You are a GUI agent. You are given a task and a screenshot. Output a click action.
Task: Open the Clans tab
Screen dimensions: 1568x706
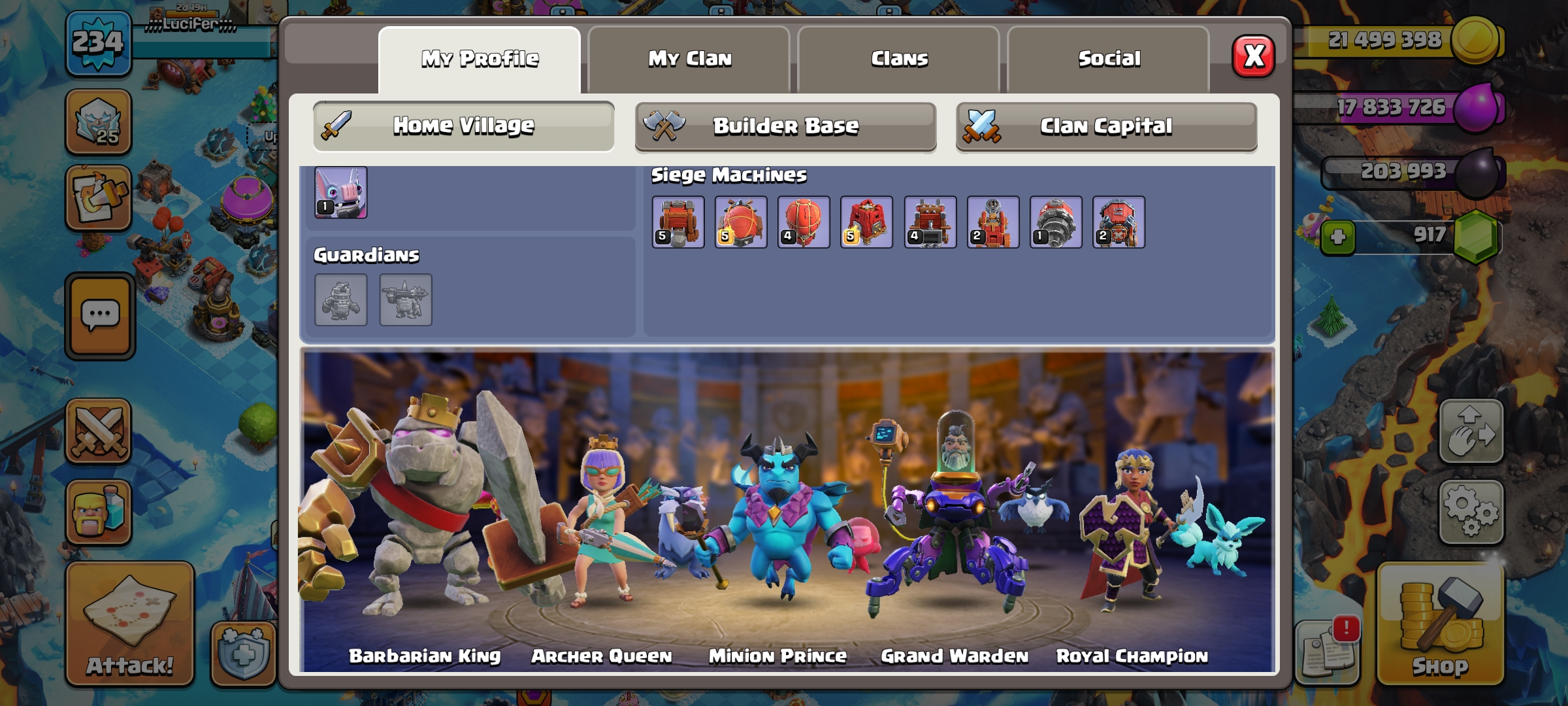coord(899,59)
